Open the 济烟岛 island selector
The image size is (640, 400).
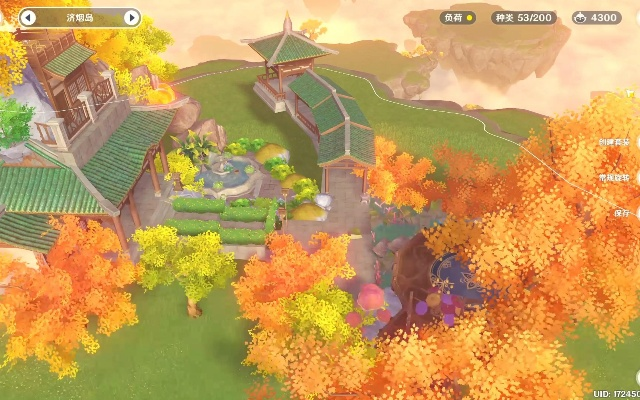tap(78, 18)
